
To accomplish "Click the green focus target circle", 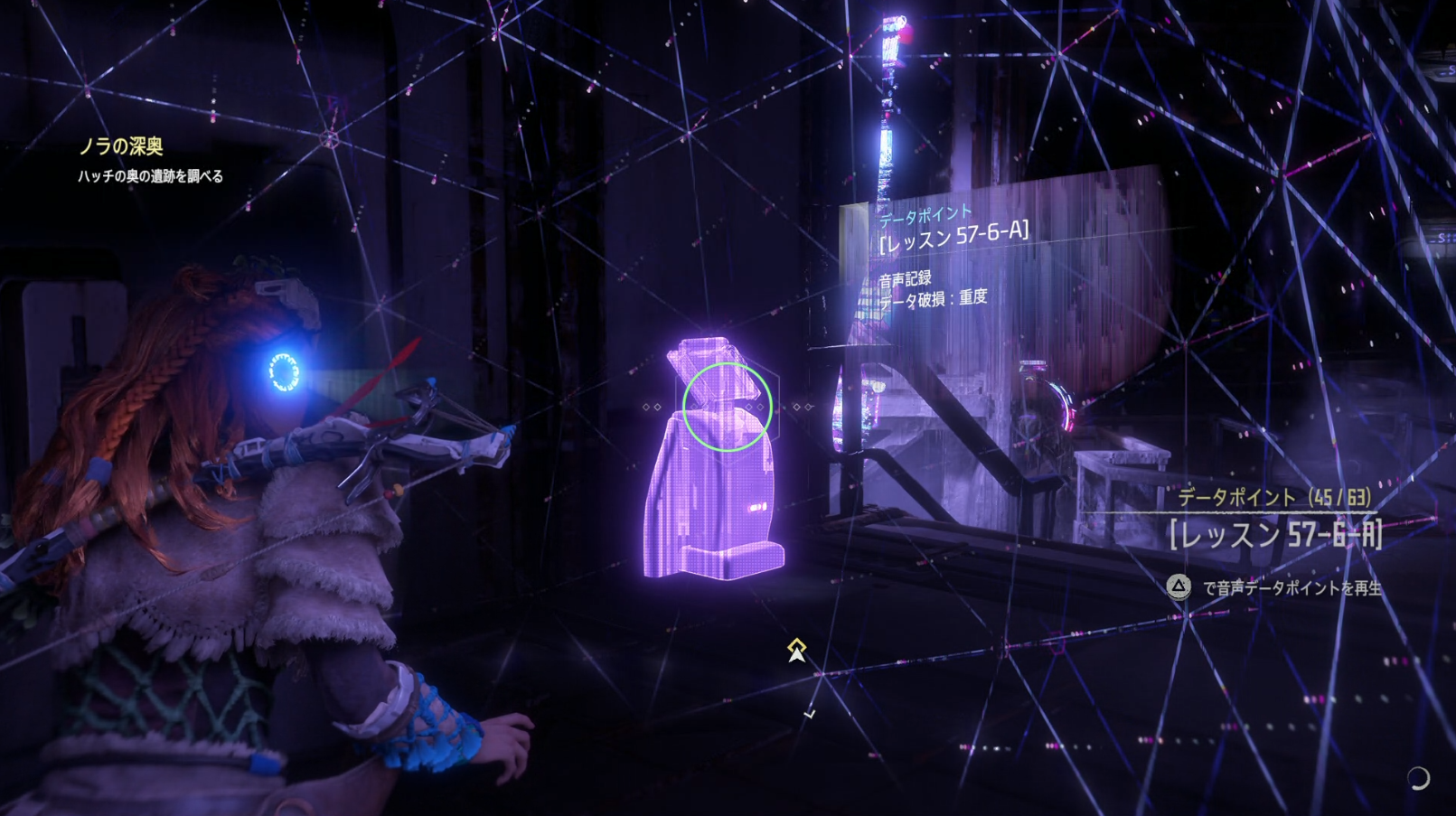I will [727, 406].
